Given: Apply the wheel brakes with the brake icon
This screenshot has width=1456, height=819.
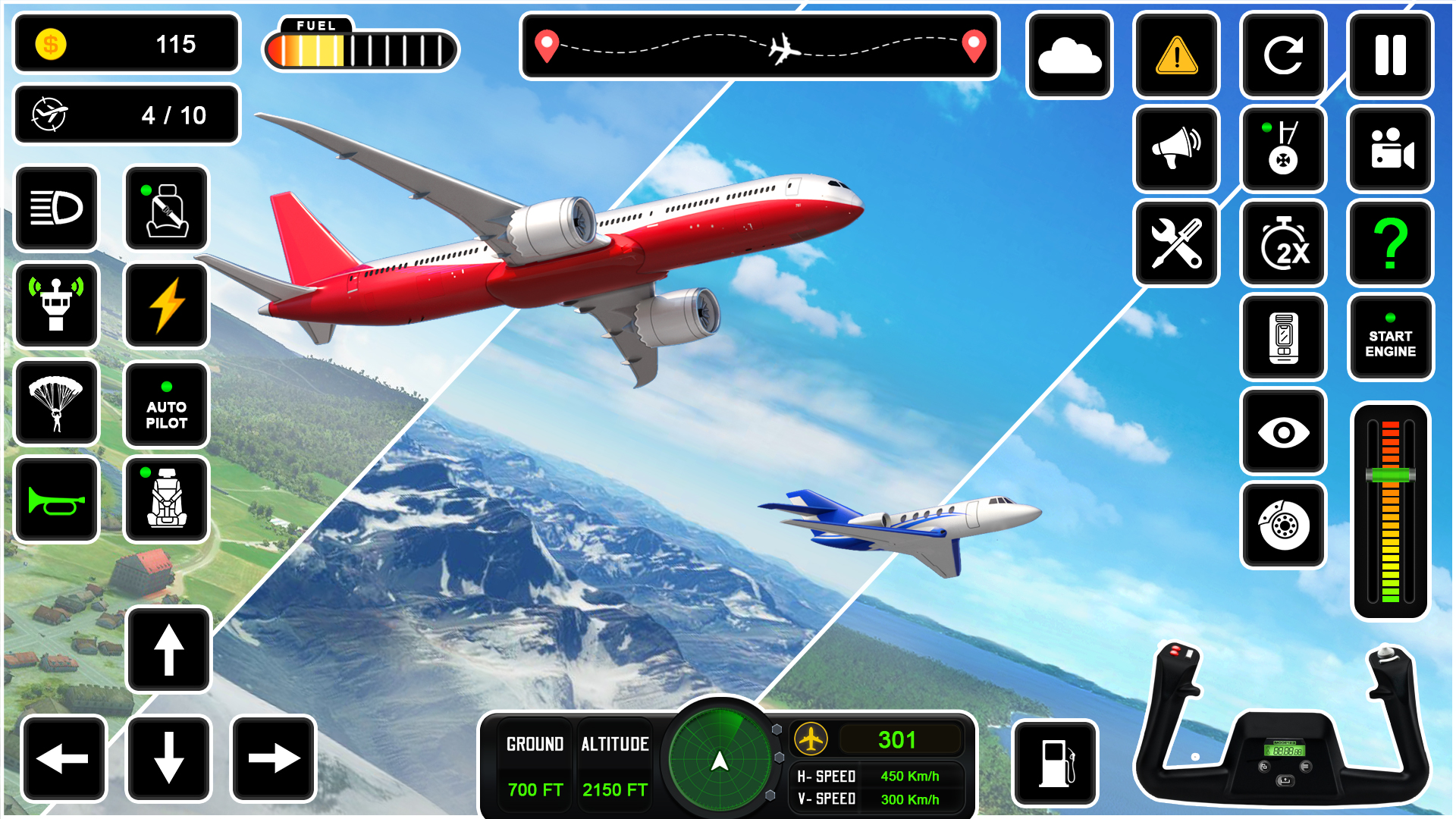Looking at the screenshot, I should pos(1283,526).
